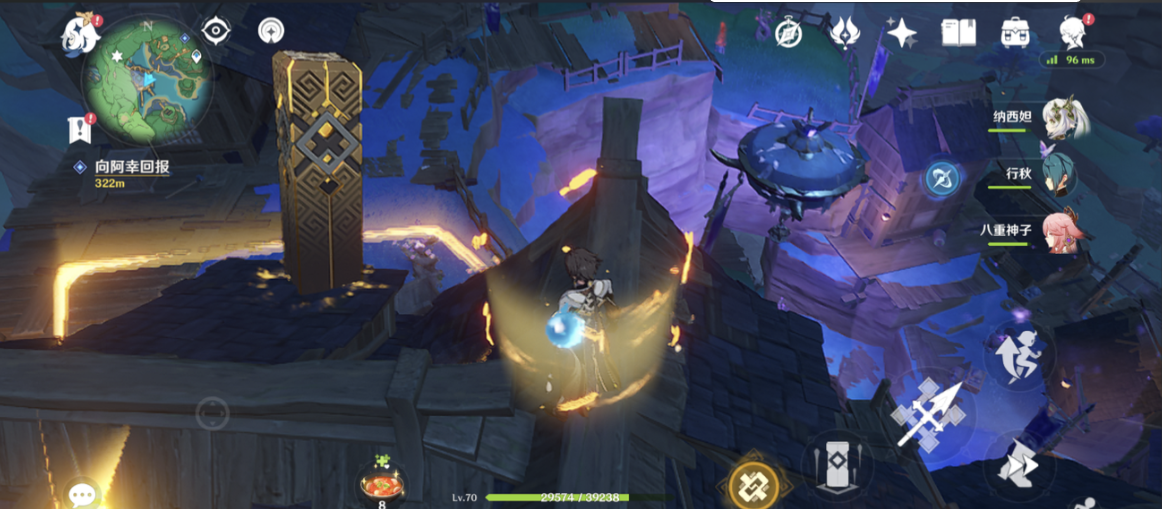Screen dimensions: 1162x509
Task: Switch to party member 八重神子
Action: [1062, 230]
